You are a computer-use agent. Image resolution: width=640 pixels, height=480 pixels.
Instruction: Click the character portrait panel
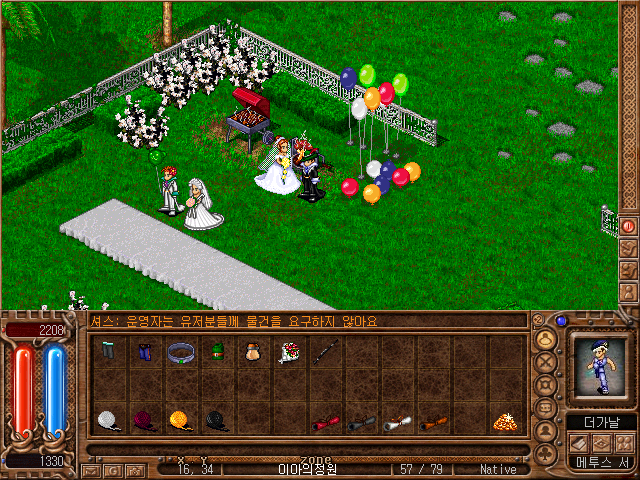coord(602,370)
